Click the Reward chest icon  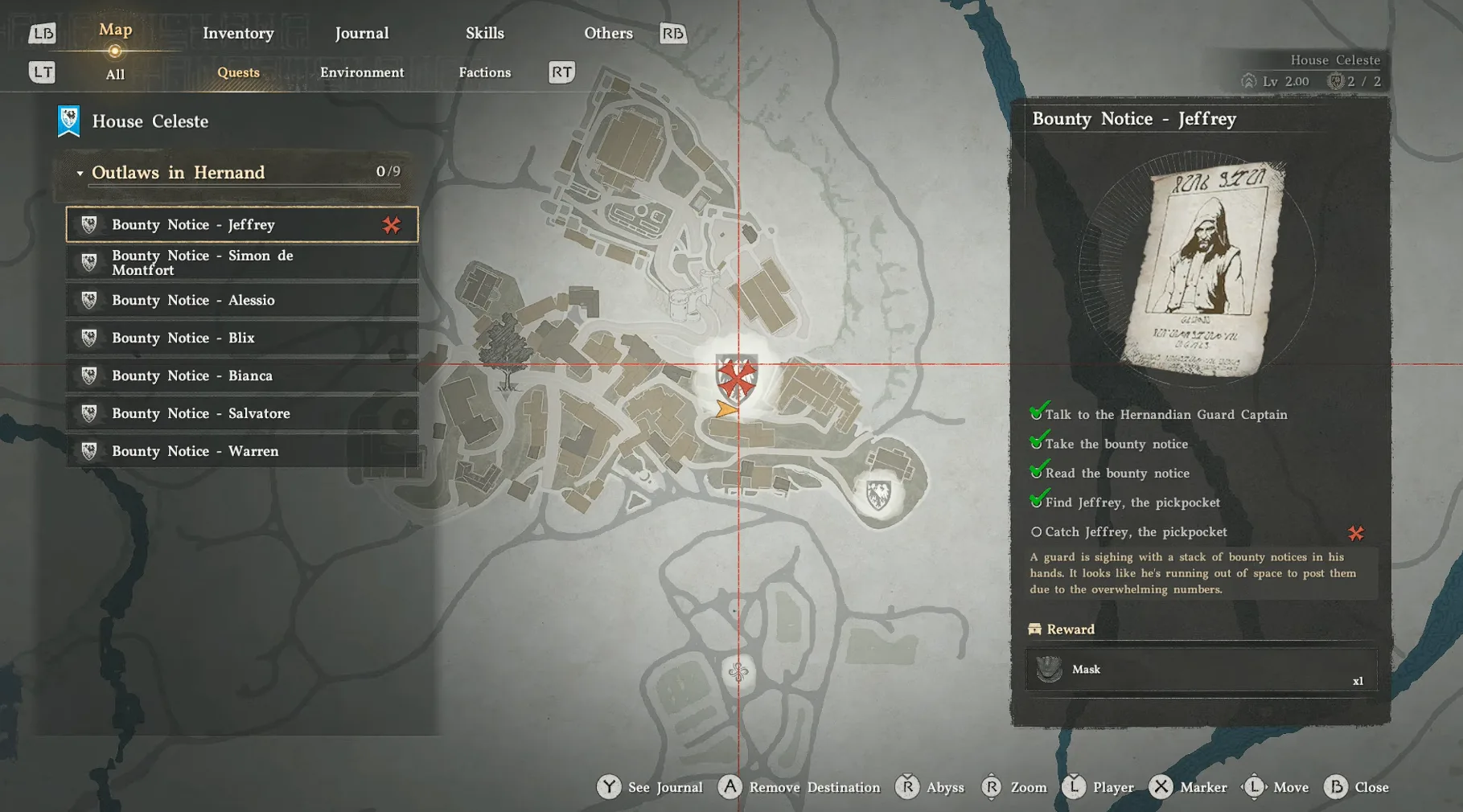pyautogui.click(x=1034, y=629)
